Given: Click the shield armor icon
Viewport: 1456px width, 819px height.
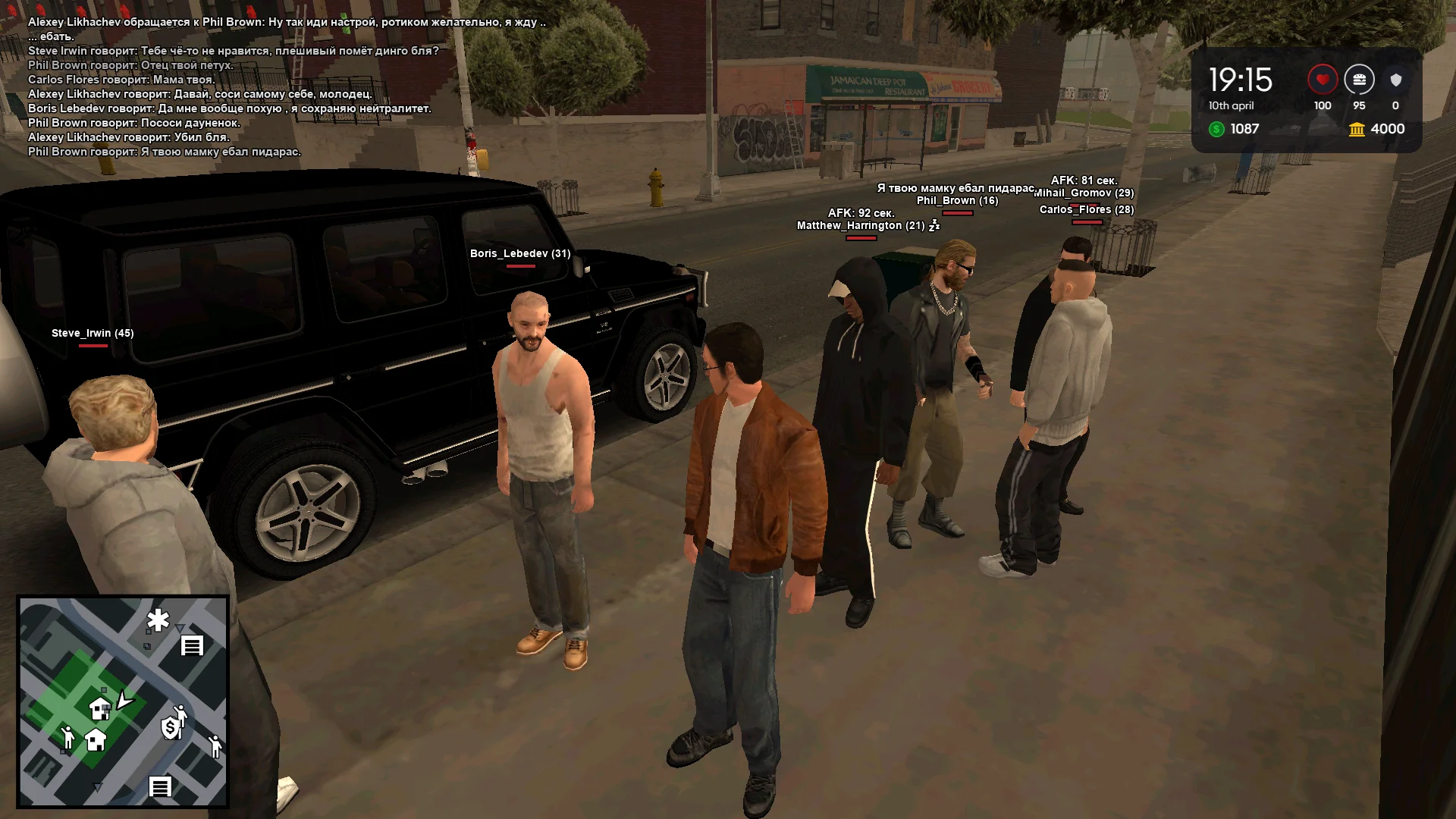Looking at the screenshot, I should pyautogui.click(x=1395, y=80).
